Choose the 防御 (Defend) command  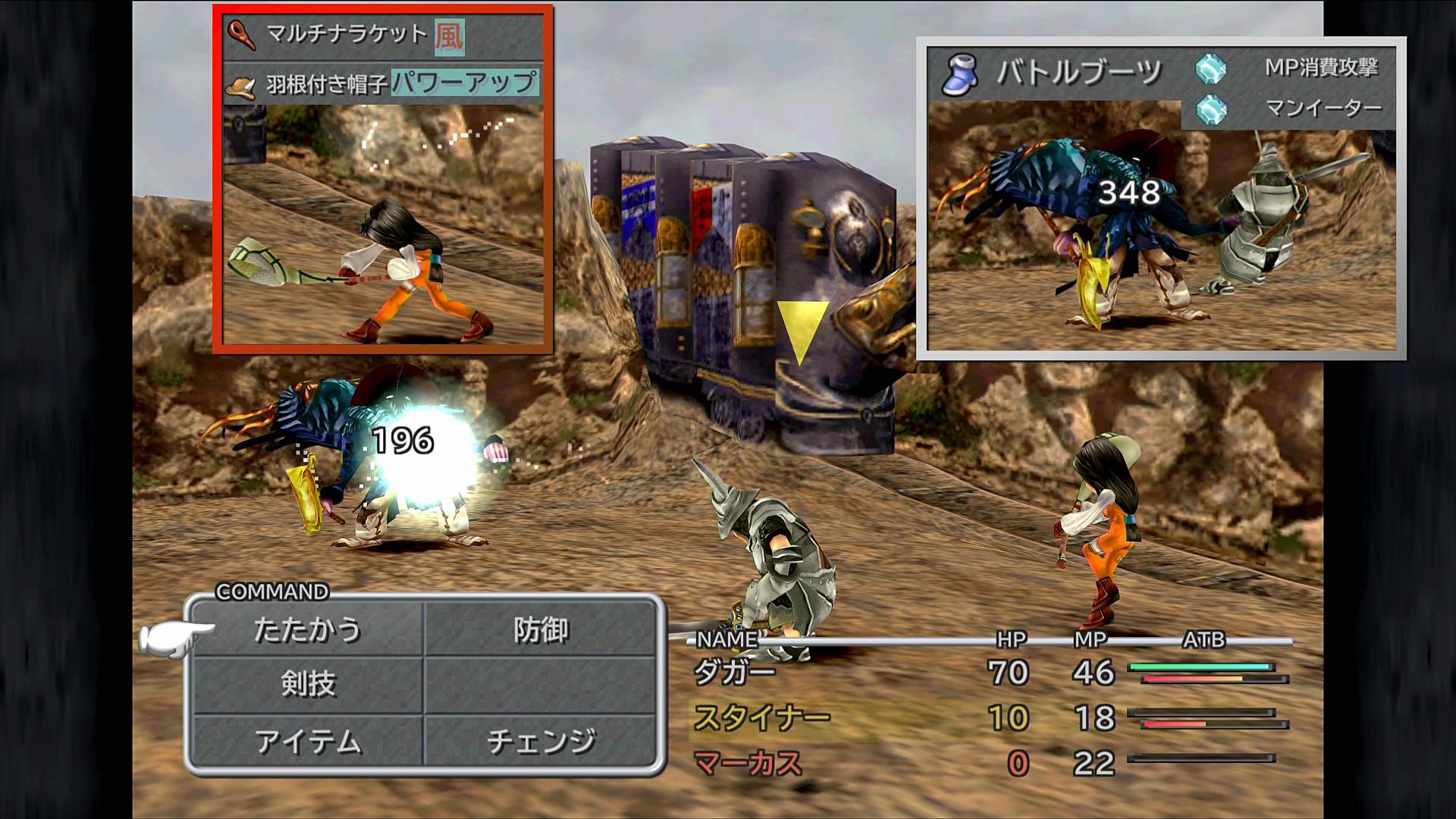point(540,630)
